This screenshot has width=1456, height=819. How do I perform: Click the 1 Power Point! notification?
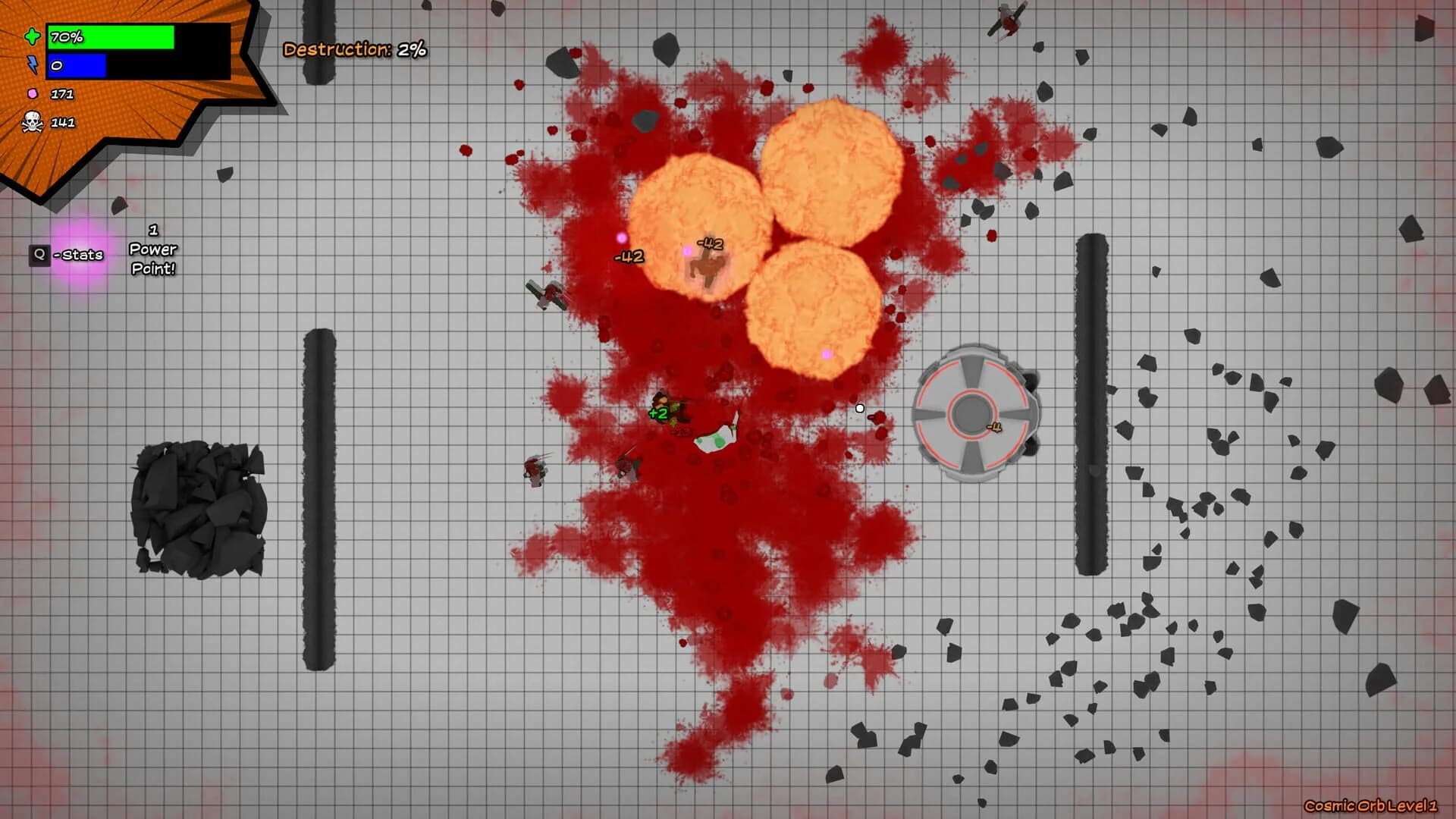click(x=154, y=249)
